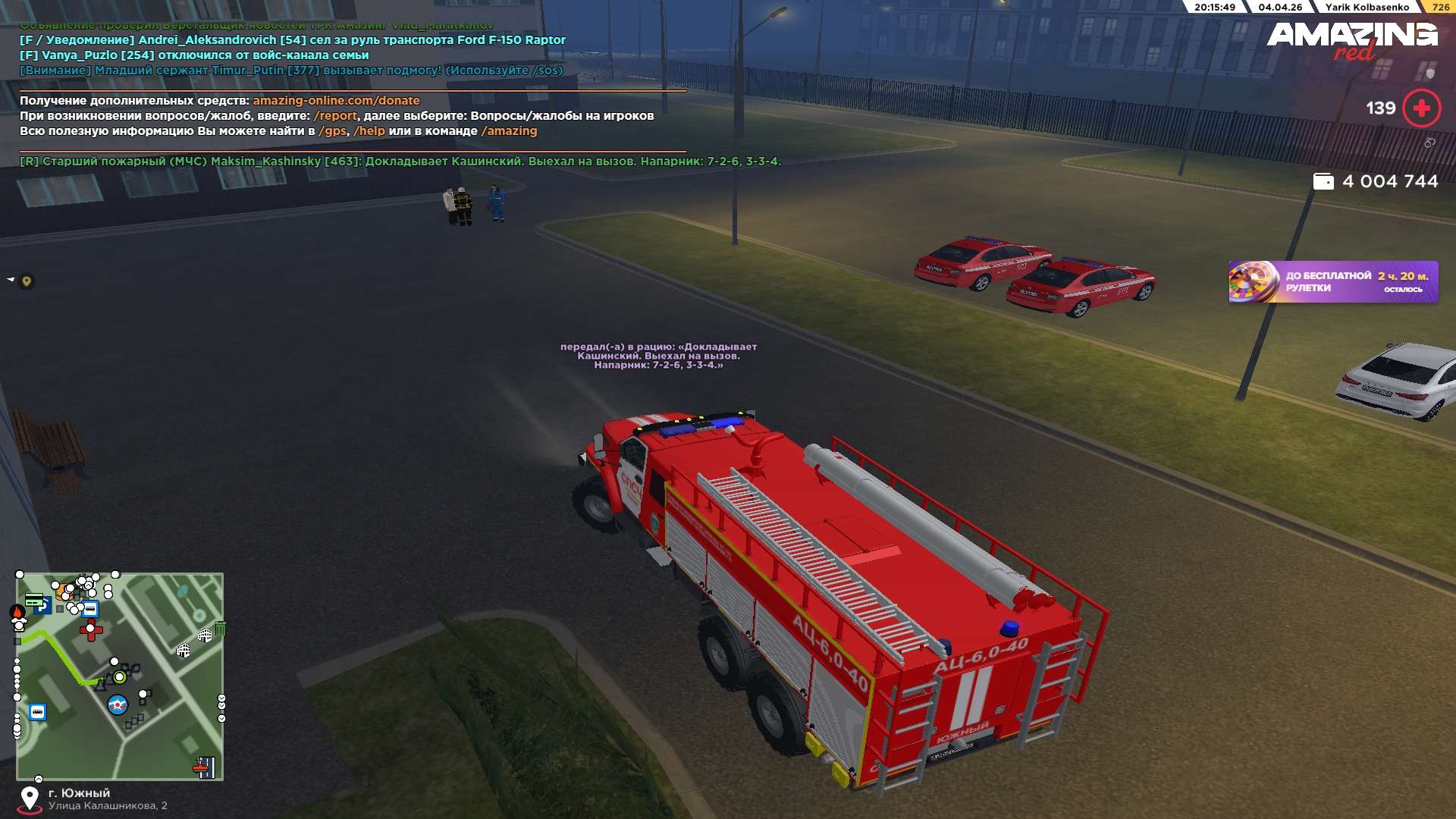Click the location pin beside г. Южный
Screen dimensions: 1456x819
click(30, 799)
